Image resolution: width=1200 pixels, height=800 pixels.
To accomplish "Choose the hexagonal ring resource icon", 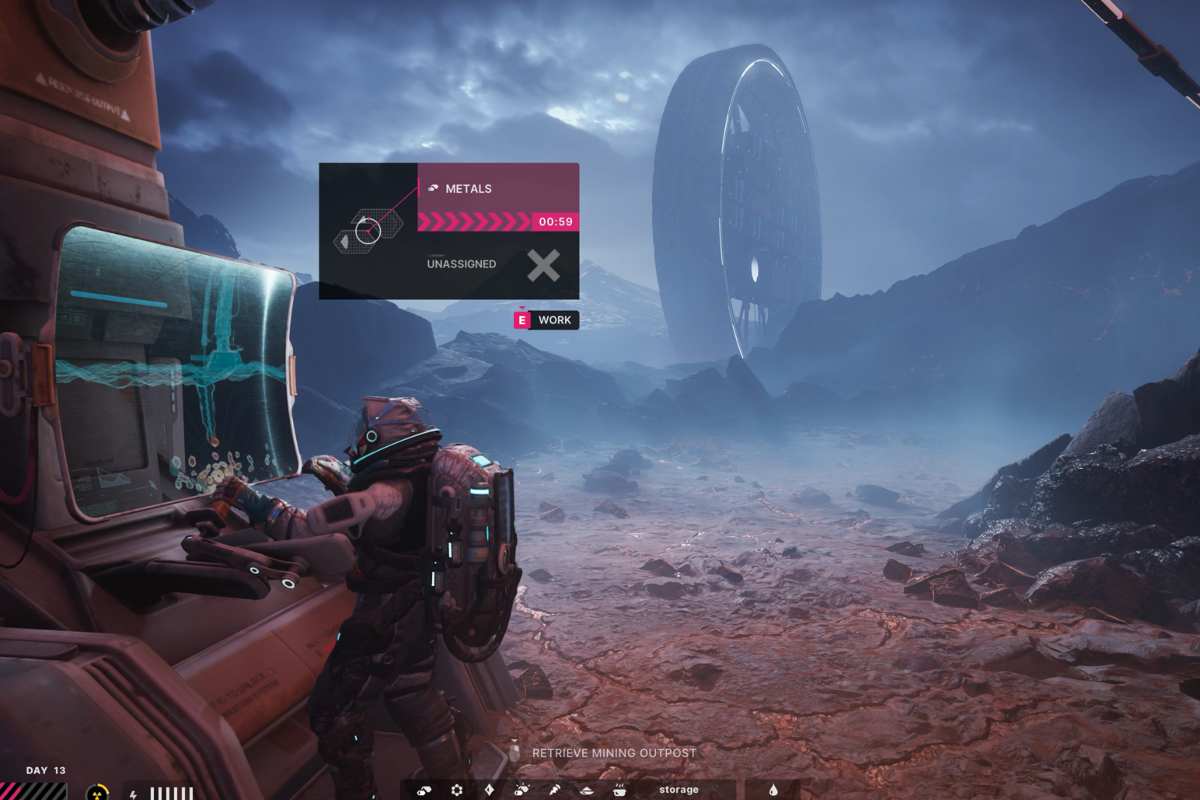I will pos(457,790).
